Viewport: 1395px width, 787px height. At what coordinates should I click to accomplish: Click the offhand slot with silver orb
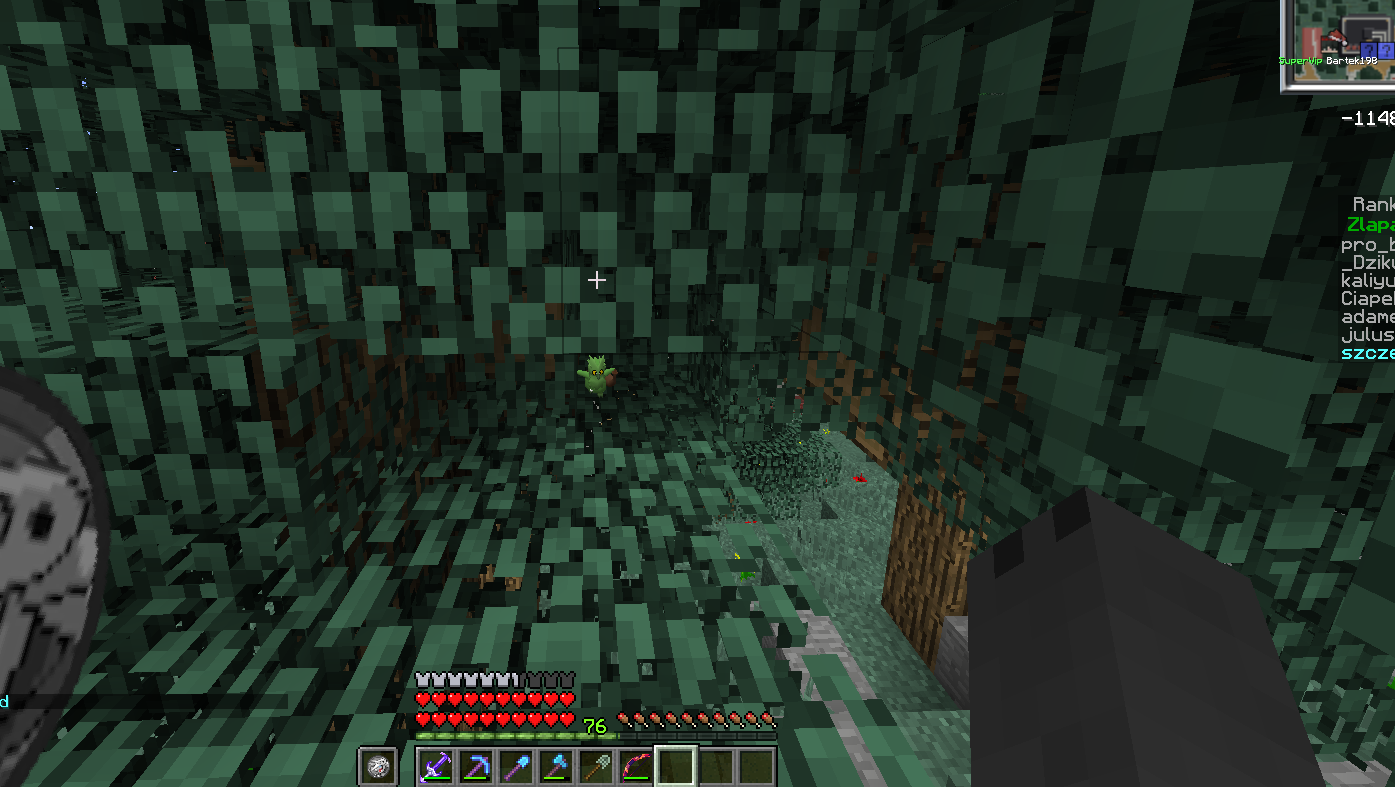coord(378,767)
